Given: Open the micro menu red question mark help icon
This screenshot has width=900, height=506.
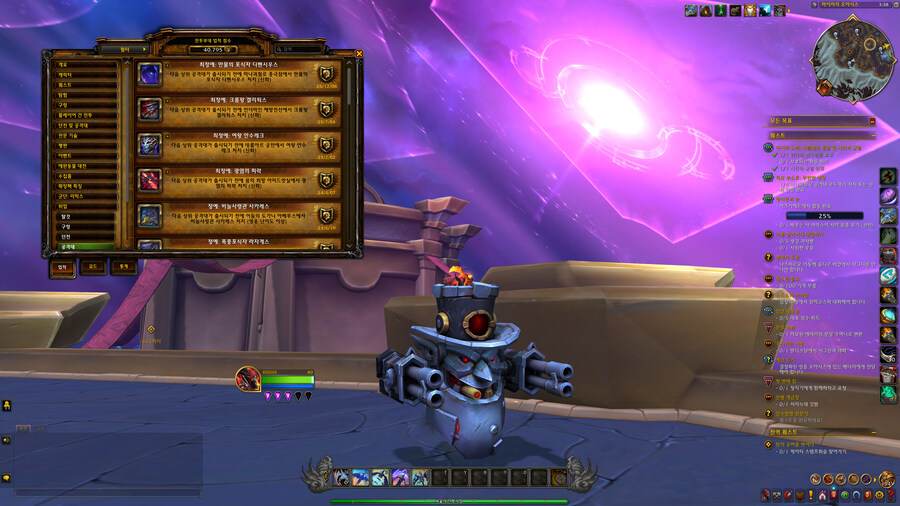Looking at the screenshot, I should pyautogui.click(x=889, y=495).
